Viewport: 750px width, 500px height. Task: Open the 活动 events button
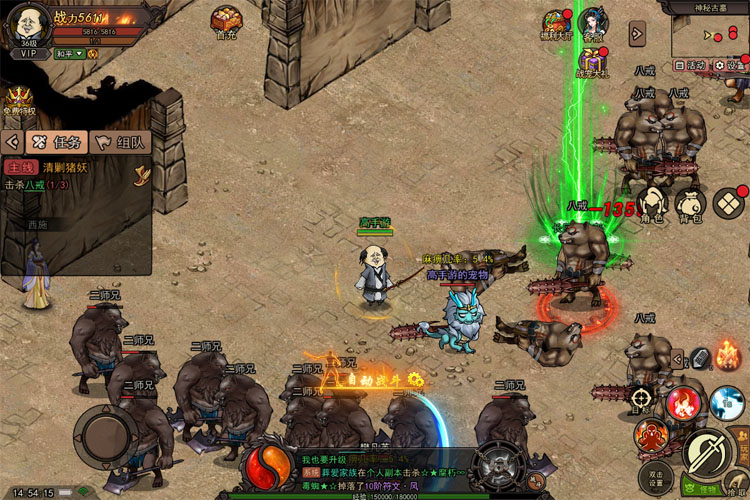[x=693, y=65]
